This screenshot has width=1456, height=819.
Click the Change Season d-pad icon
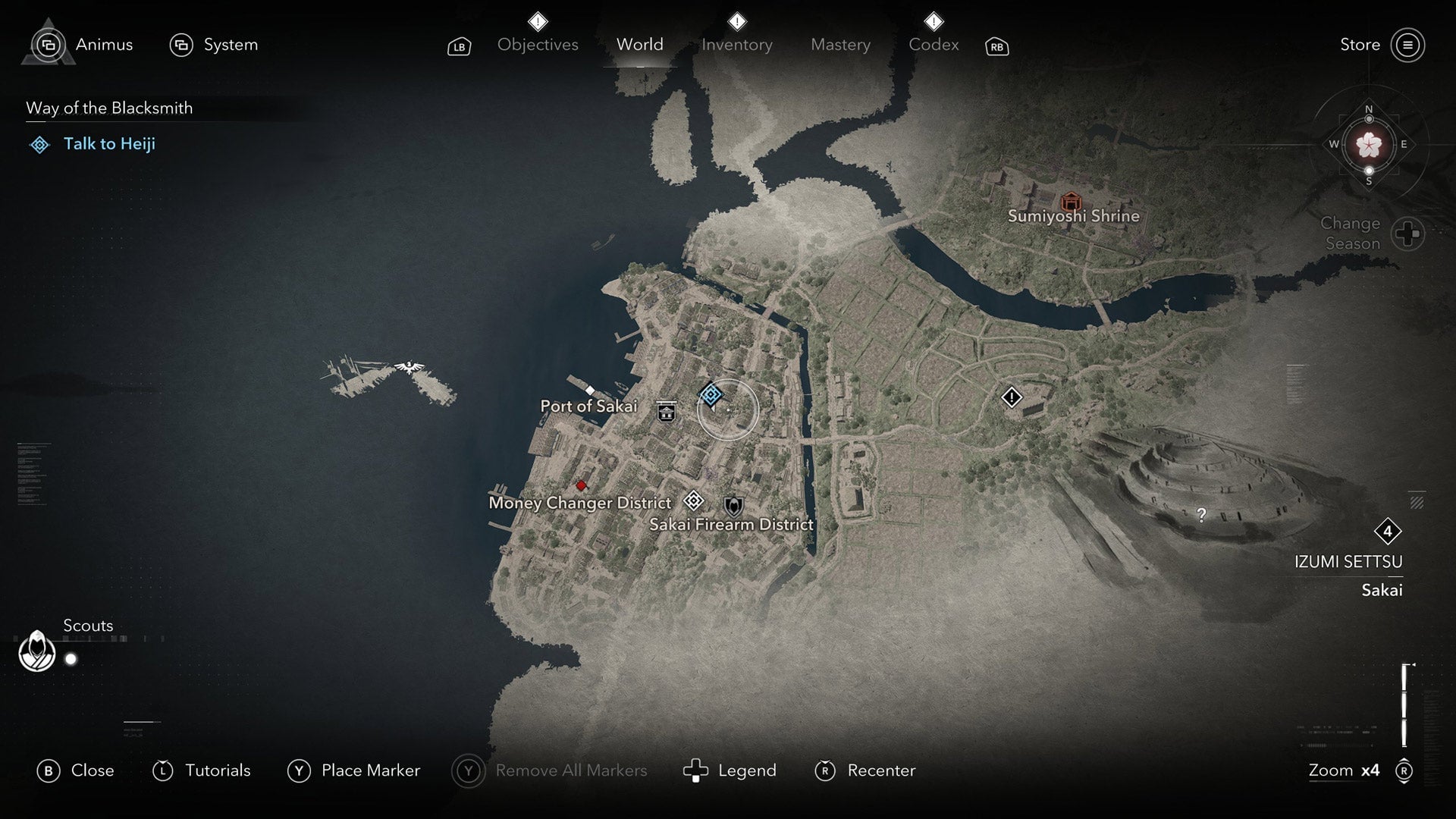[x=1409, y=234]
